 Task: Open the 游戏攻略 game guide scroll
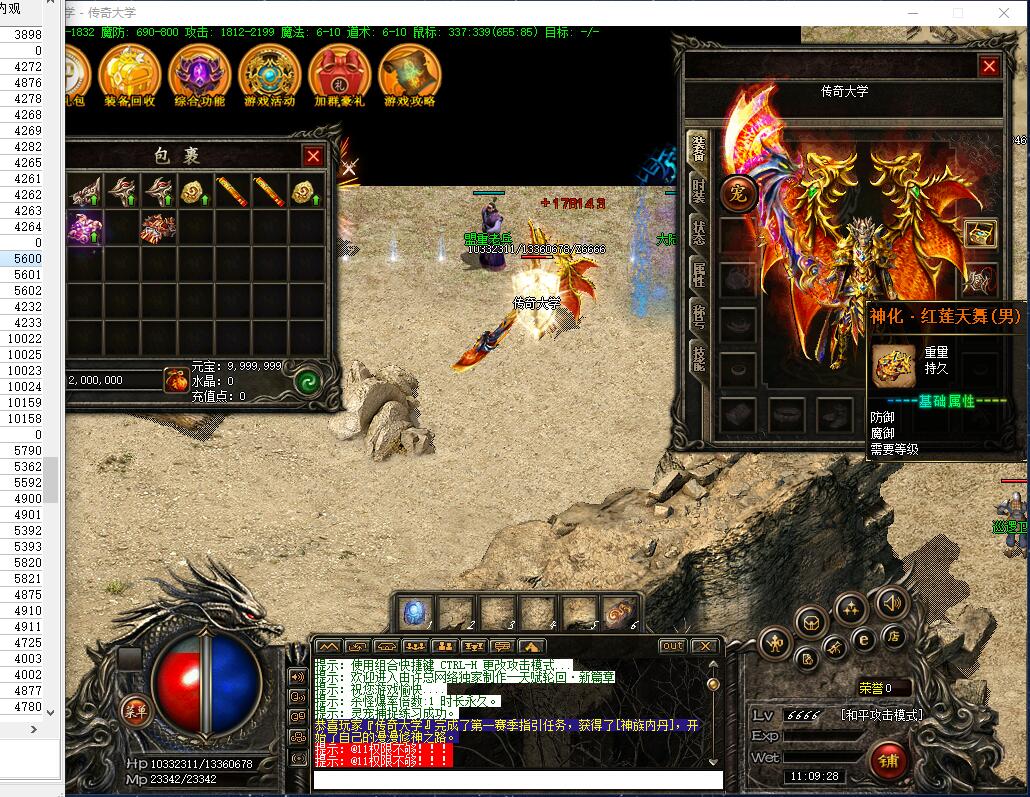[x=409, y=76]
